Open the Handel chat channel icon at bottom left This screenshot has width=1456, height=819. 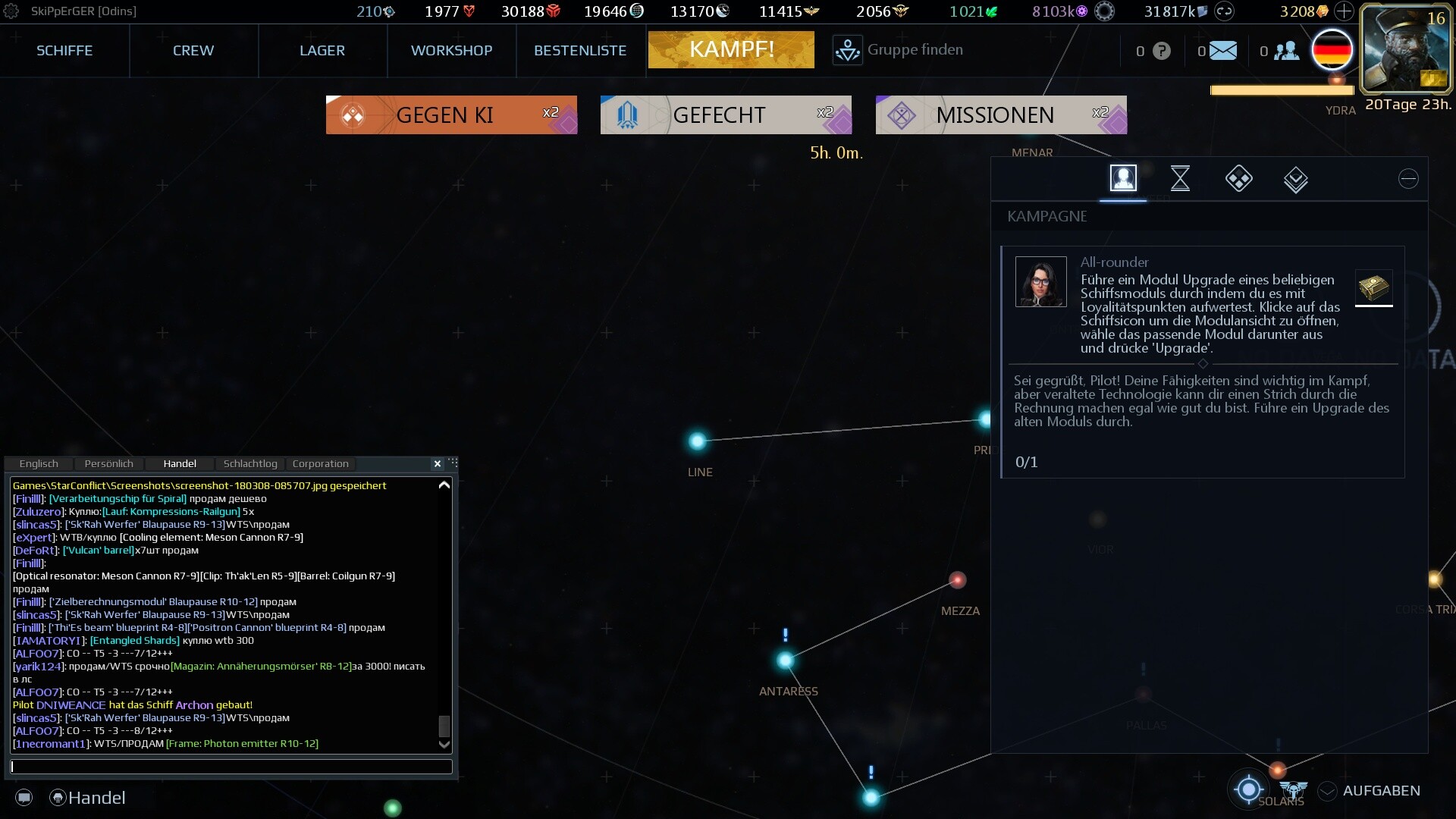57,798
